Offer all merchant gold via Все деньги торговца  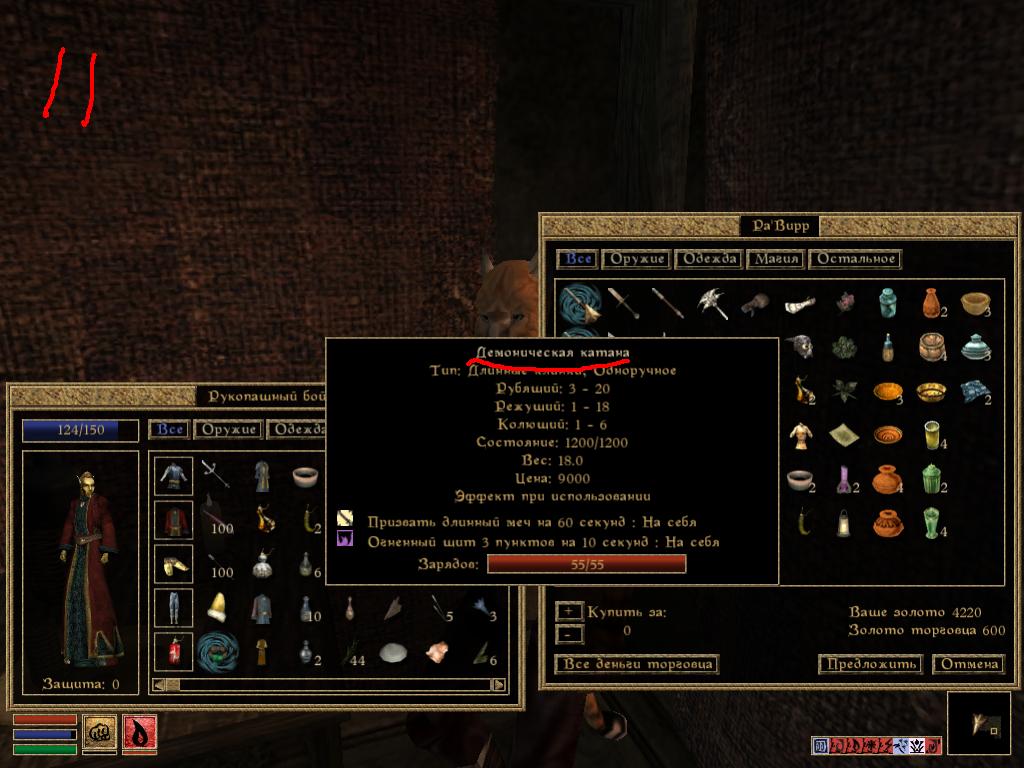(x=636, y=664)
